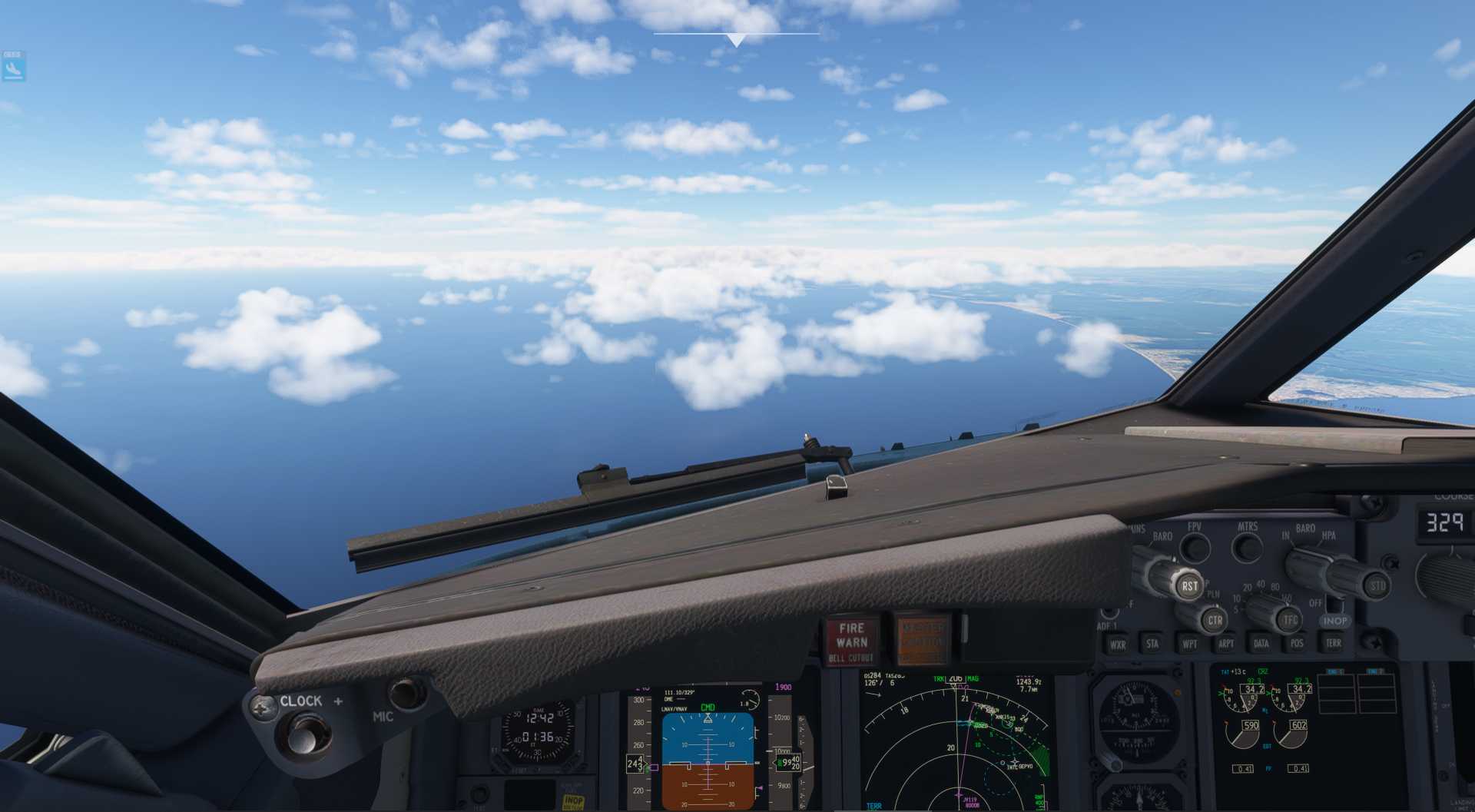This screenshot has height=812, width=1475.
Task: Toggle the STA stations map button
Action: click(1152, 644)
